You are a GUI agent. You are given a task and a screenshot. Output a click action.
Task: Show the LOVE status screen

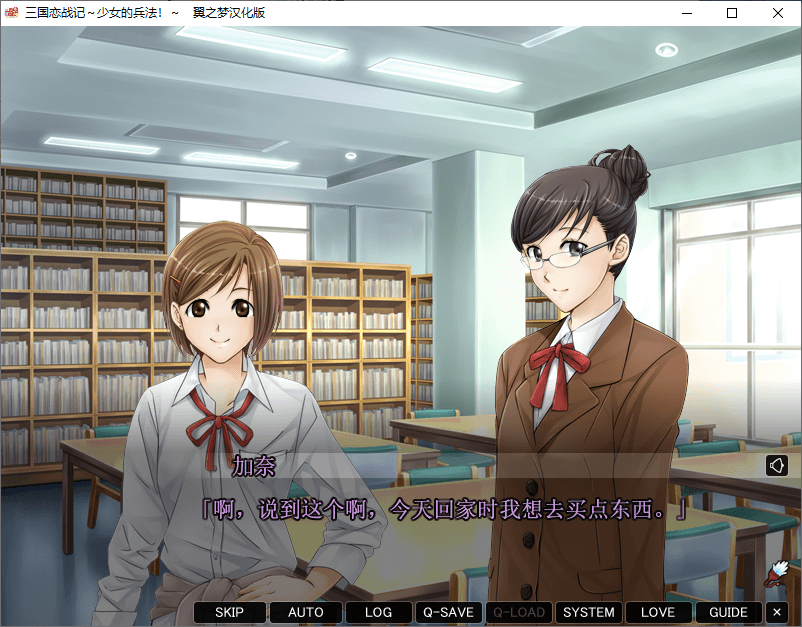(658, 612)
